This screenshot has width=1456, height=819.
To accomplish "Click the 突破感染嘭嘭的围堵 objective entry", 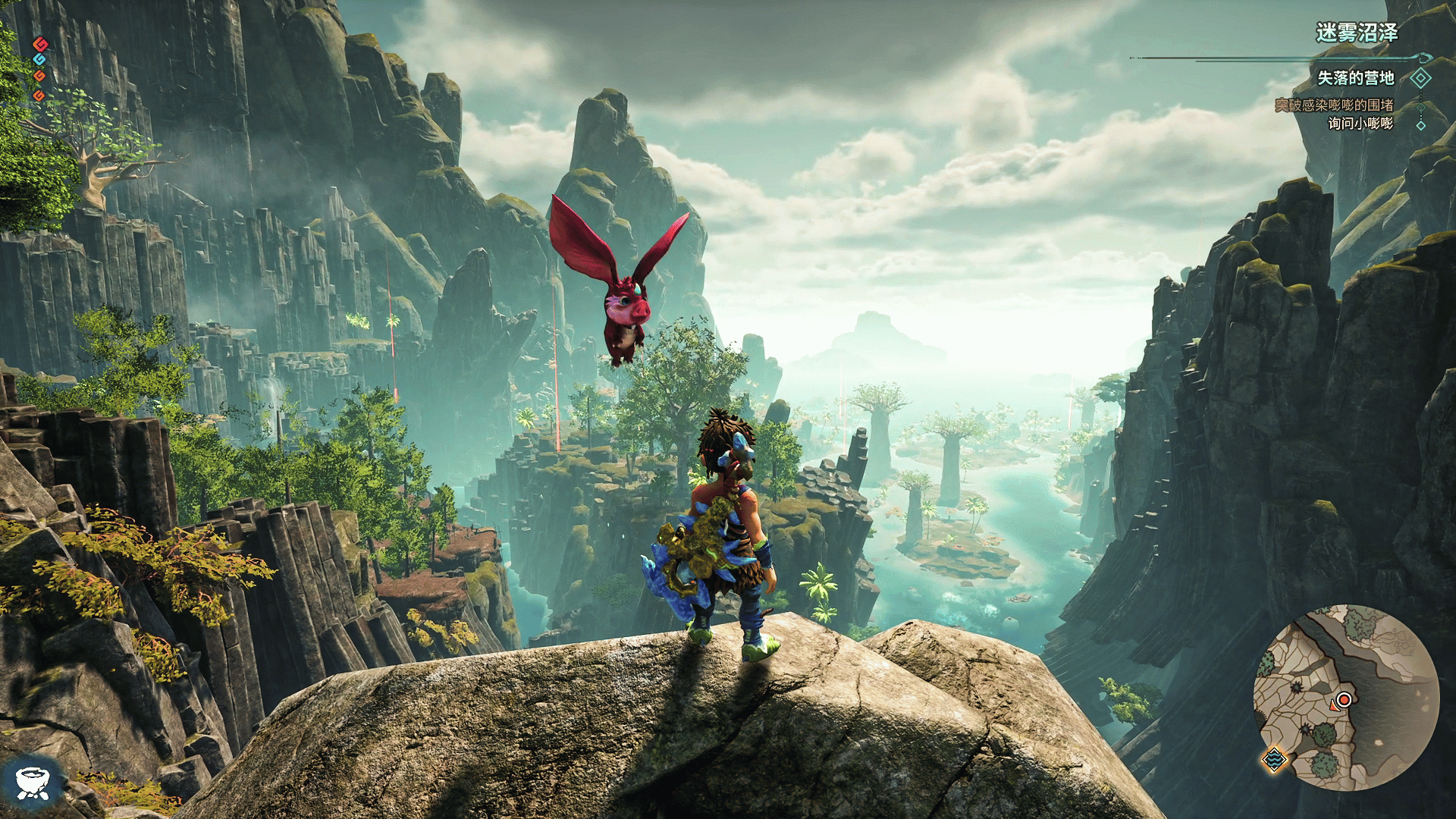I will click(x=1333, y=105).
